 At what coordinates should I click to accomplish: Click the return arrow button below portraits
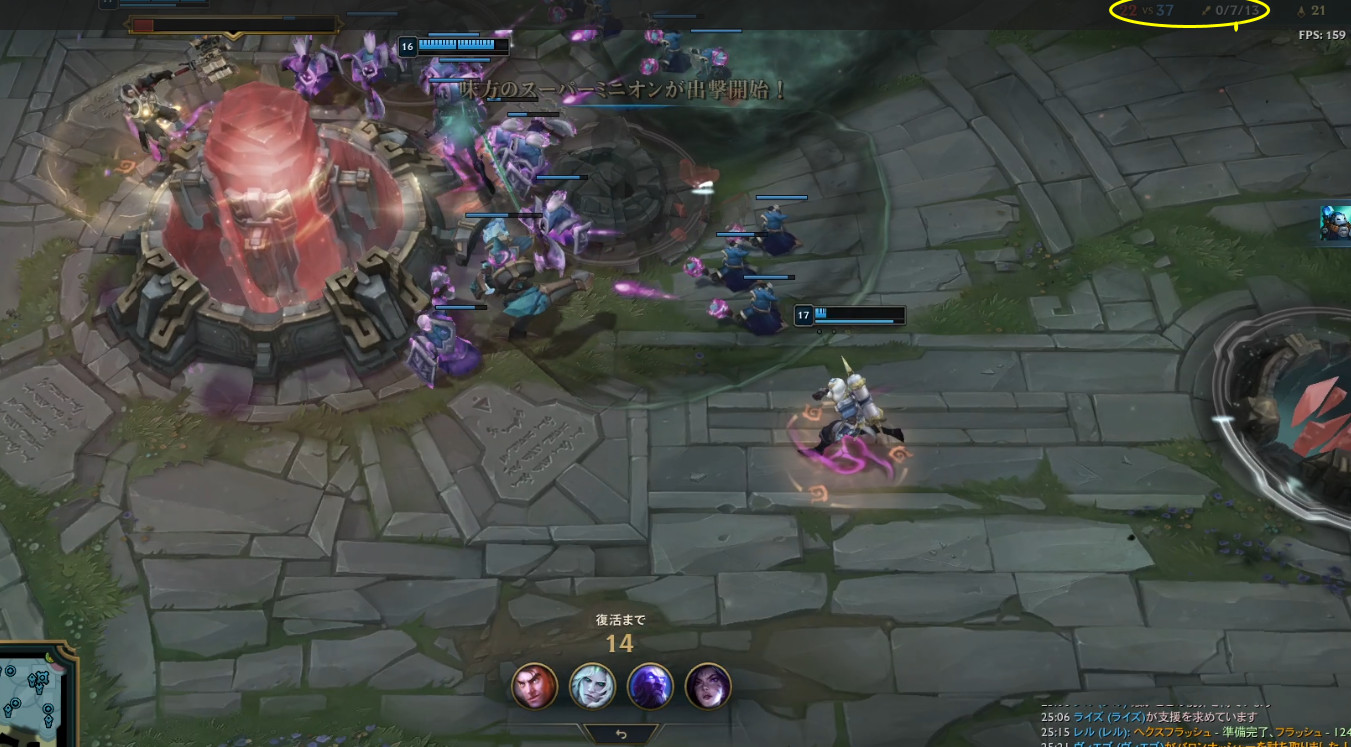pyautogui.click(x=621, y=734)
